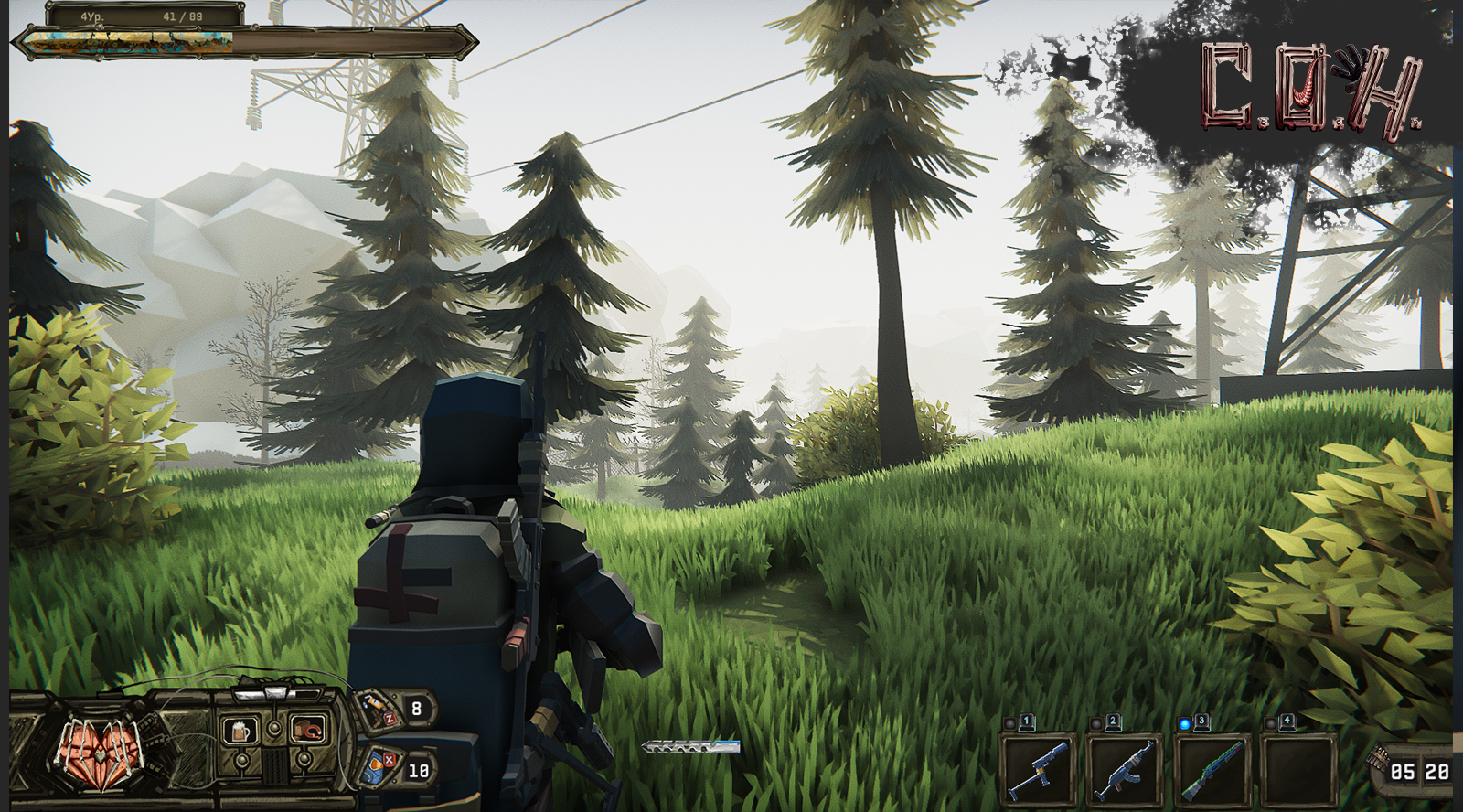The width and height of the screenshot is (1463, 812).
Task: Select the silenced submachine gun in slot 1
Action: point(1037,770)
